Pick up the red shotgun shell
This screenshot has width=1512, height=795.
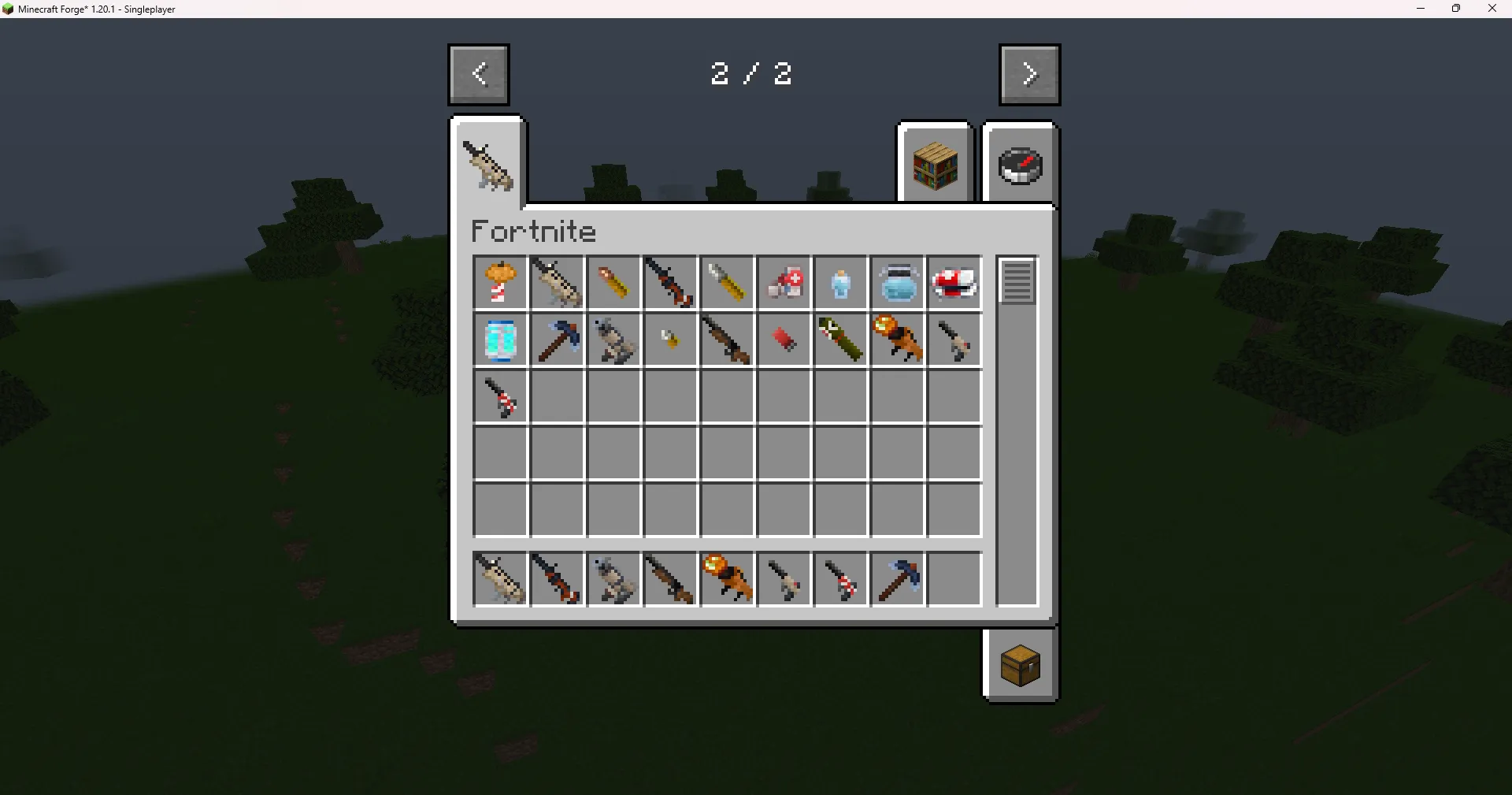[784, 340]
